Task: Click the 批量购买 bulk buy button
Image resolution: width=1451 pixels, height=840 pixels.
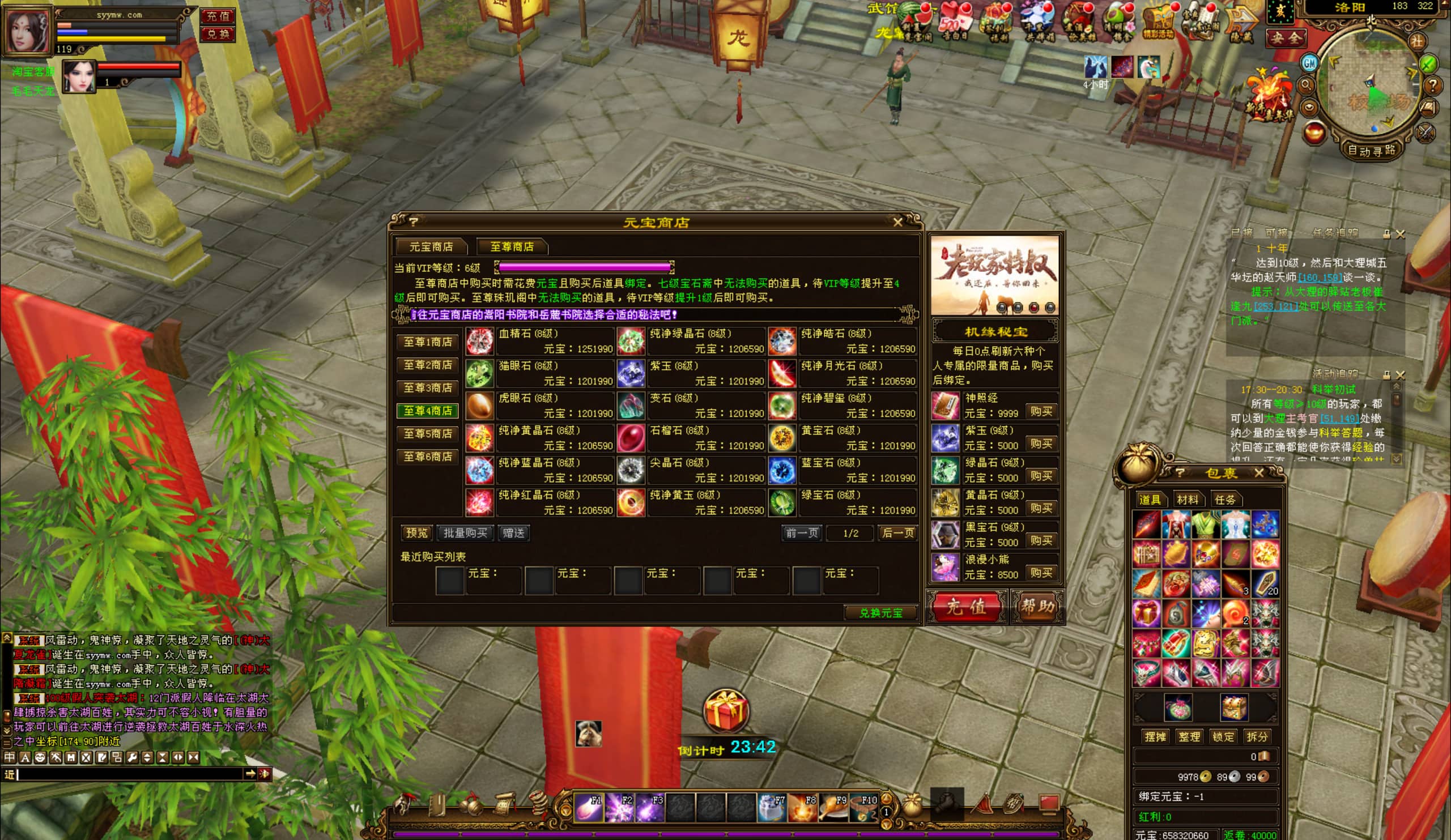Action: coord(465,533)
